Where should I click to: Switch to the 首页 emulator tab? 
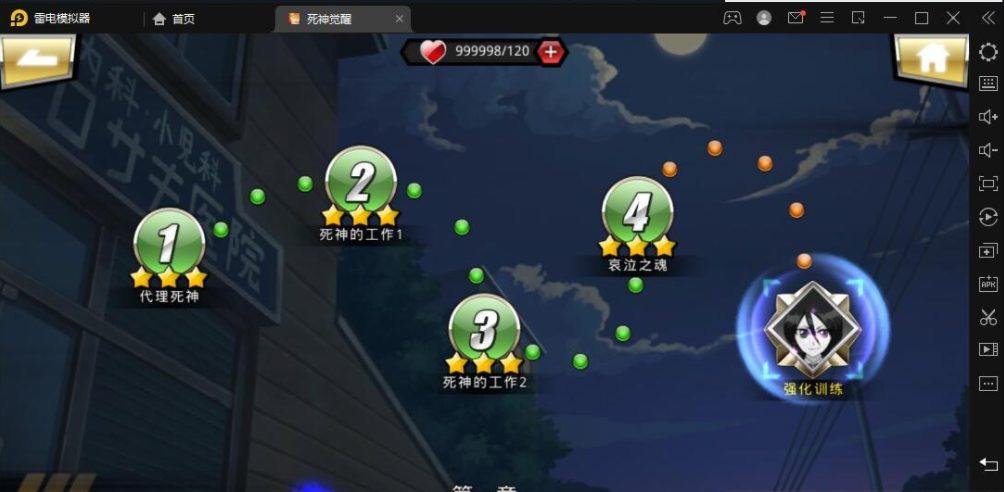[174, 18]
